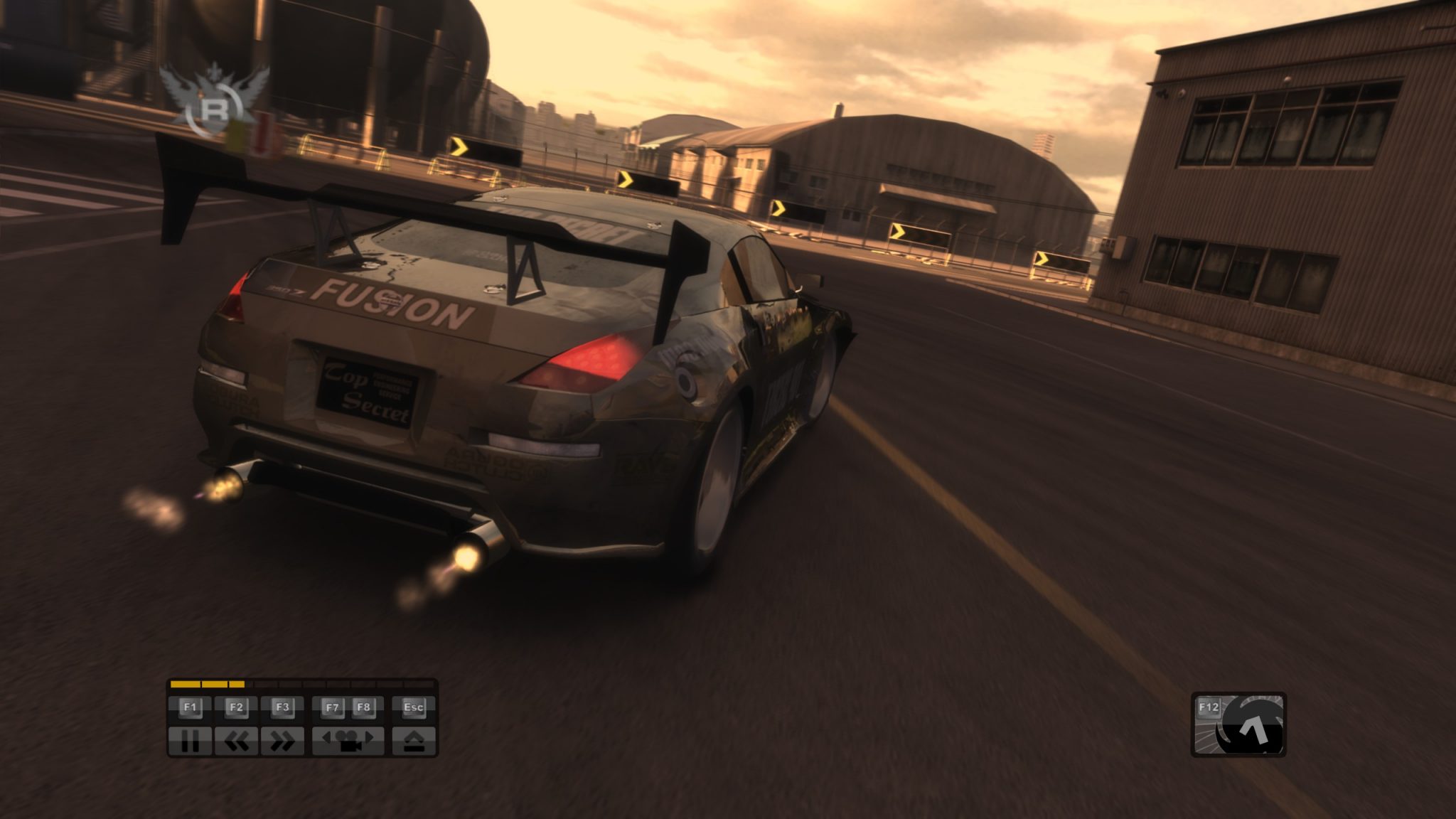Rewind the replay with the double-left arrows

tap(237, 742)
